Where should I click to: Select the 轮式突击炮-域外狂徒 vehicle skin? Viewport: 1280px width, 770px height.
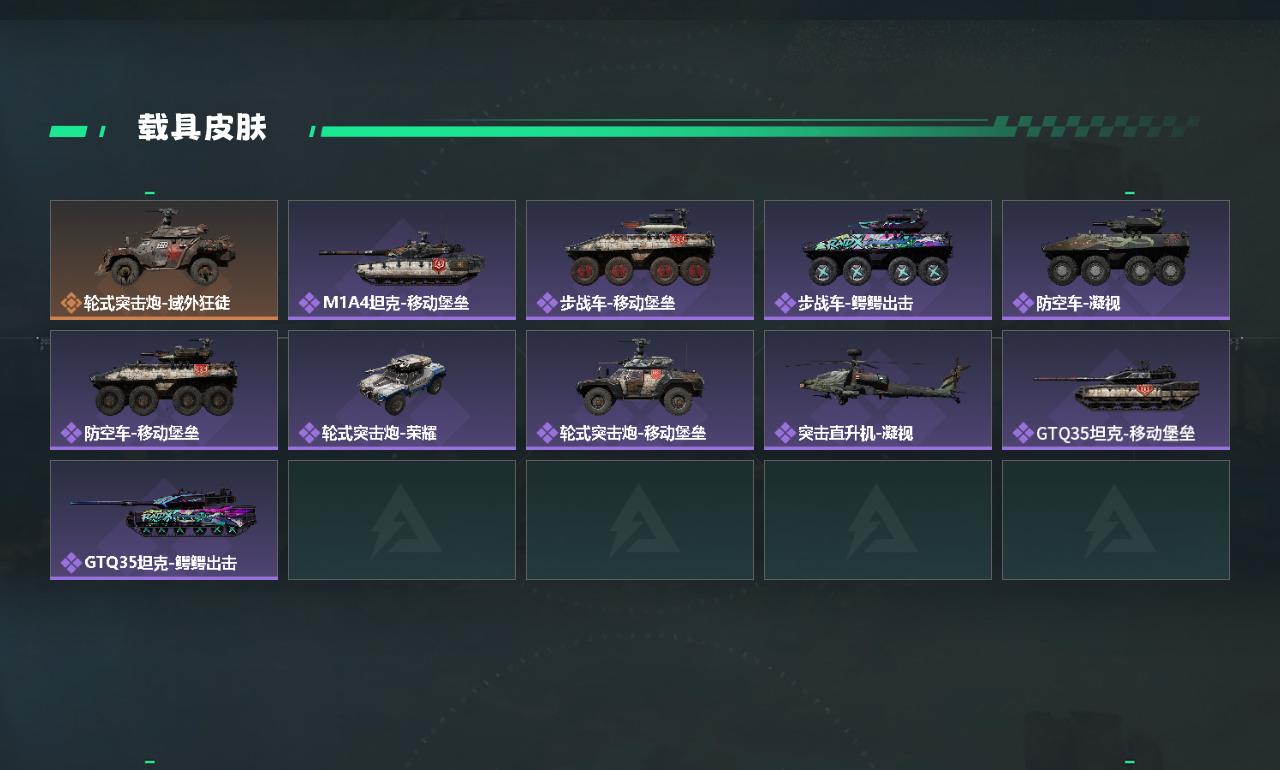tap(164, 259)
